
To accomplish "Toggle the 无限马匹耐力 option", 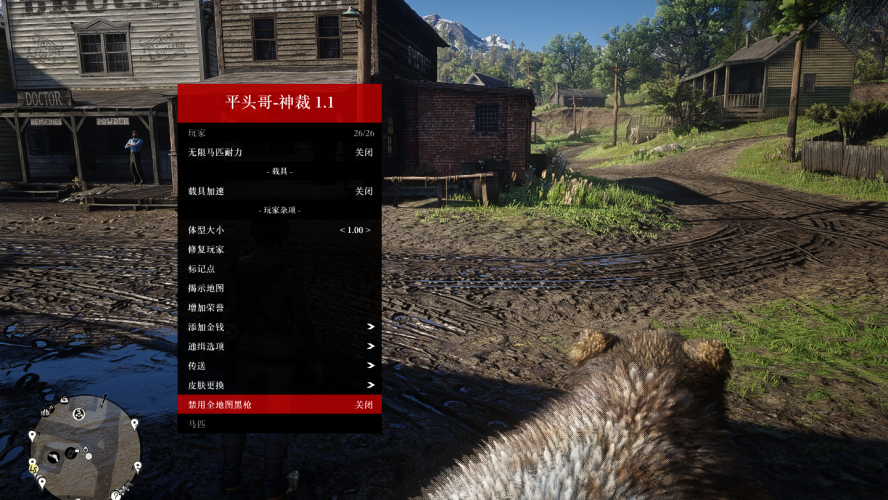I will point(279,152).
